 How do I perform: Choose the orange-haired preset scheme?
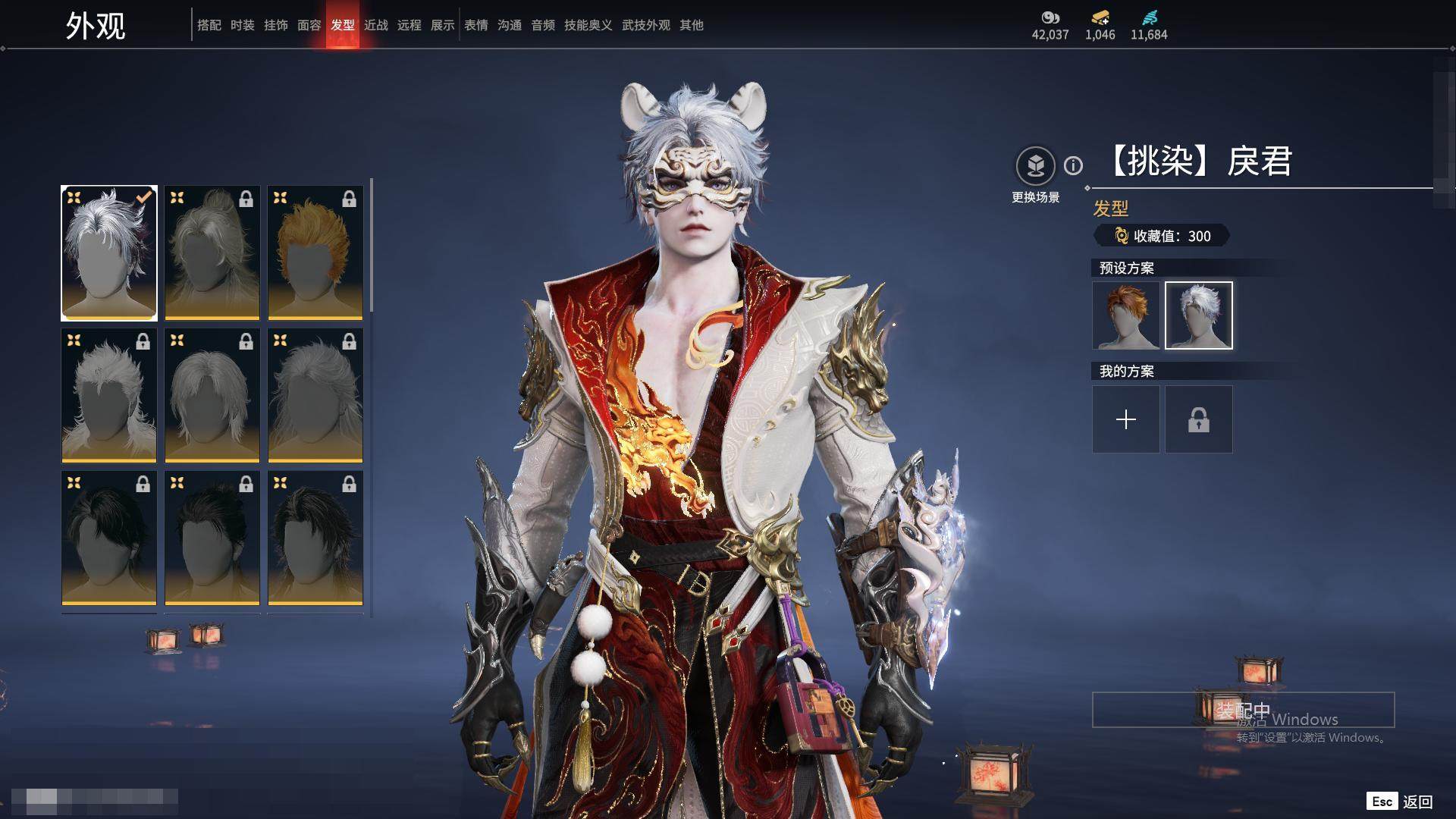1125,315
